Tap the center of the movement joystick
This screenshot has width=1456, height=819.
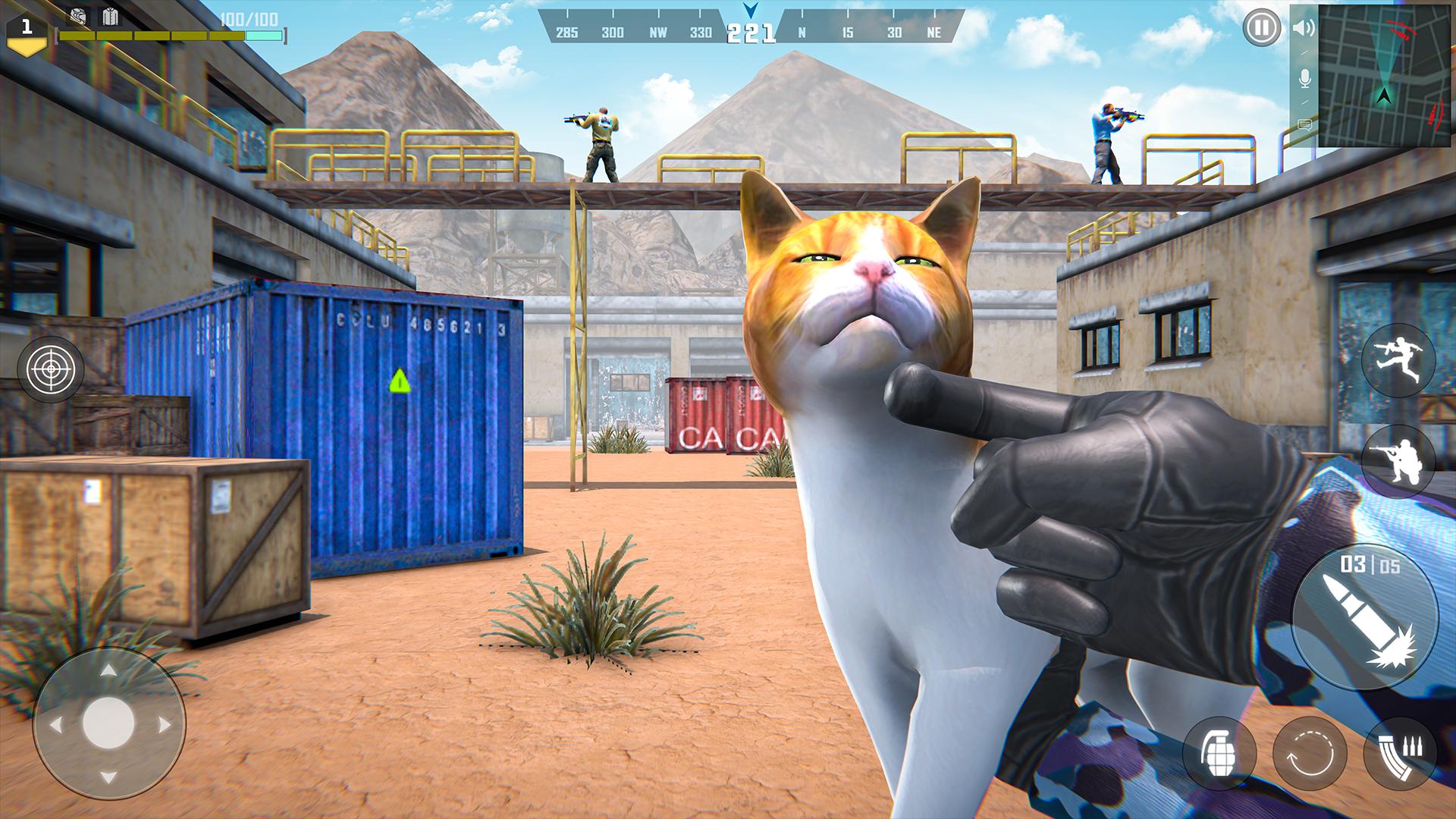click(108, 723)
